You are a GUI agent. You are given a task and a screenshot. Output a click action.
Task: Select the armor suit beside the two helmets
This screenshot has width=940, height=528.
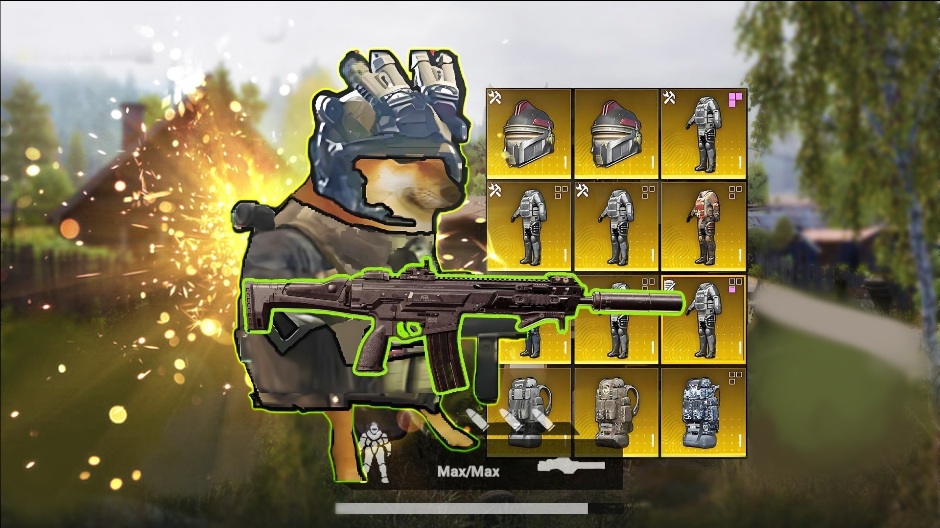[704, 134]
